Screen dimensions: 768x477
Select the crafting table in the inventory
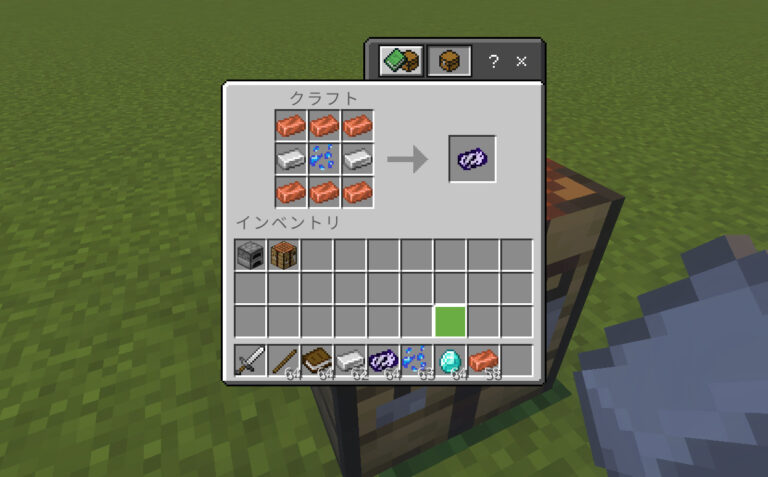(284, 255)
